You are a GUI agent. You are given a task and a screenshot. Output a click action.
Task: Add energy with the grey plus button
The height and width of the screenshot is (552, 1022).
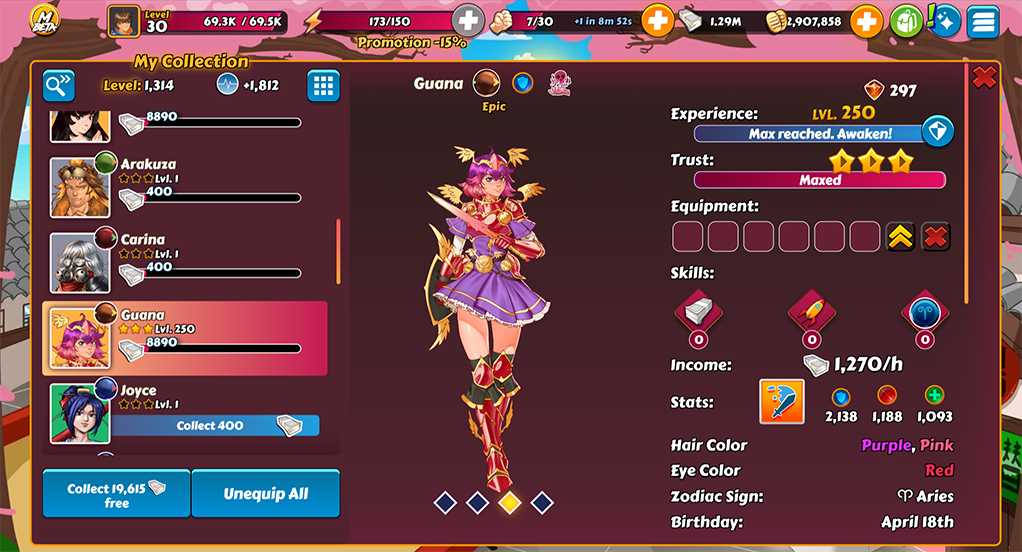[x=468, y=20]
